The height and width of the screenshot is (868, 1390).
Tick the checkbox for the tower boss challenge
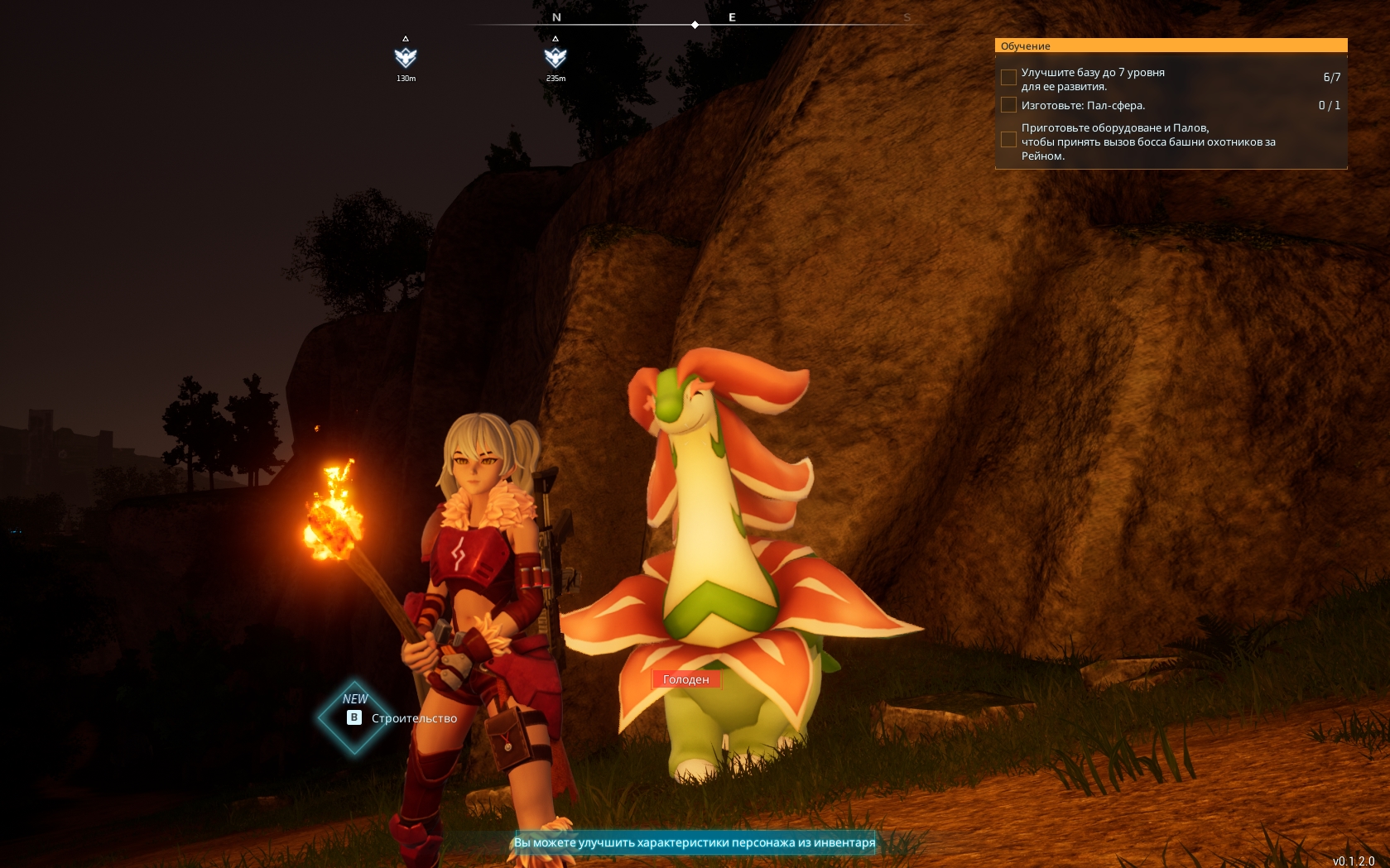pyautogui.click(x=1008, y=140)
